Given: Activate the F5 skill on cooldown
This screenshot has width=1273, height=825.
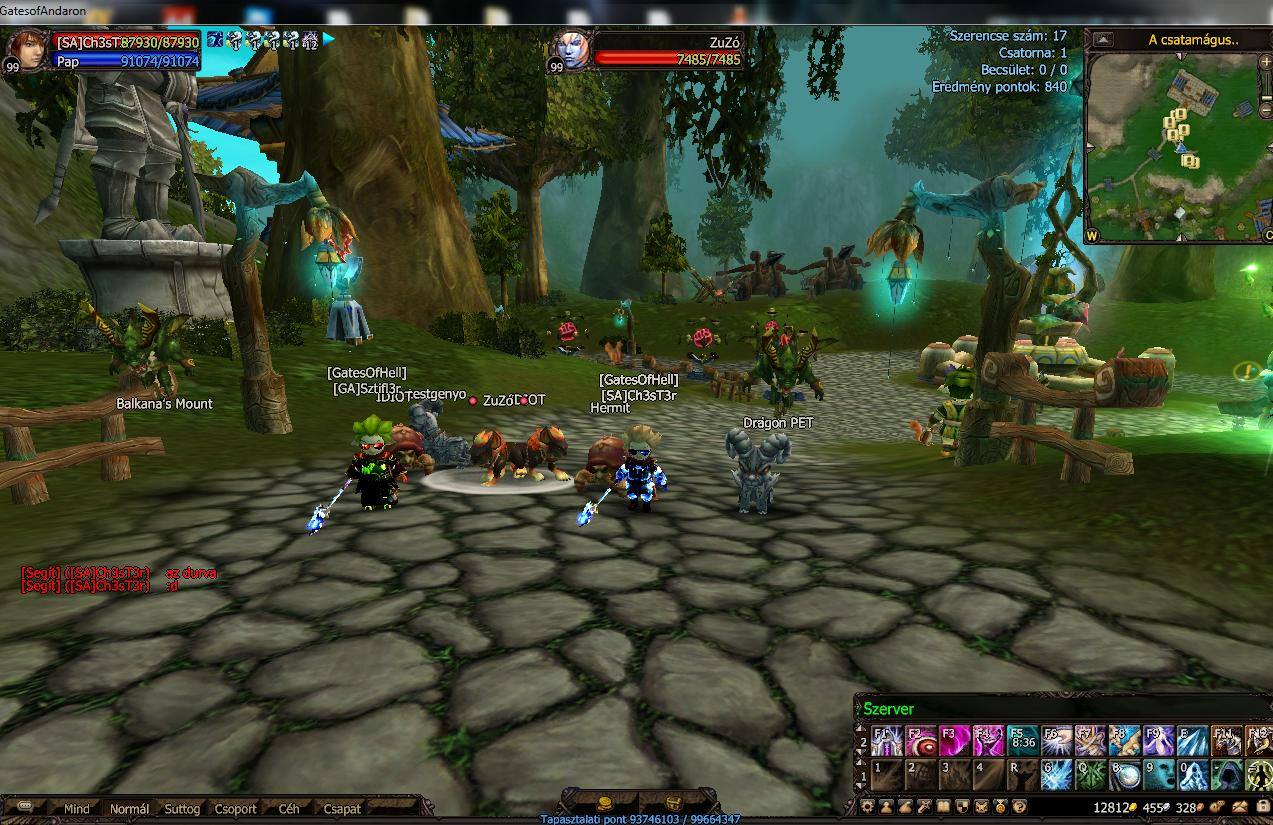Looking at the screenshot, I should pyautogui.click(x=1023, y=741).
